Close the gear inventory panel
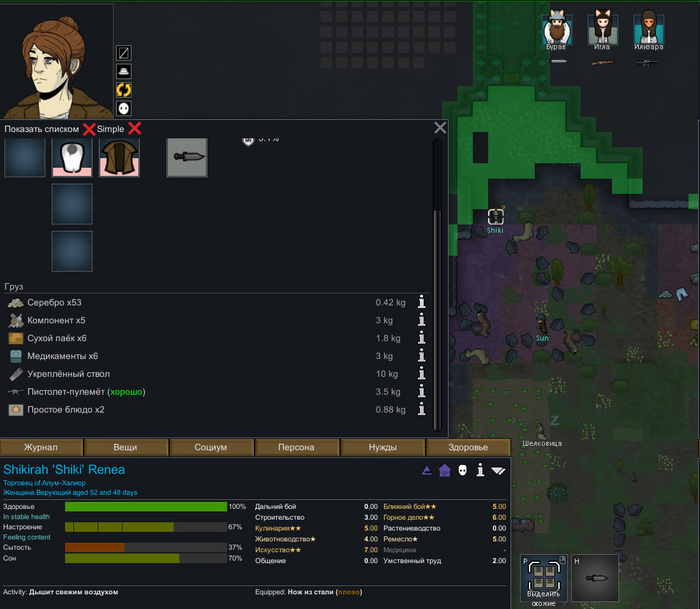This screenshot has height=609, width=700. click(x=440, y=128)
